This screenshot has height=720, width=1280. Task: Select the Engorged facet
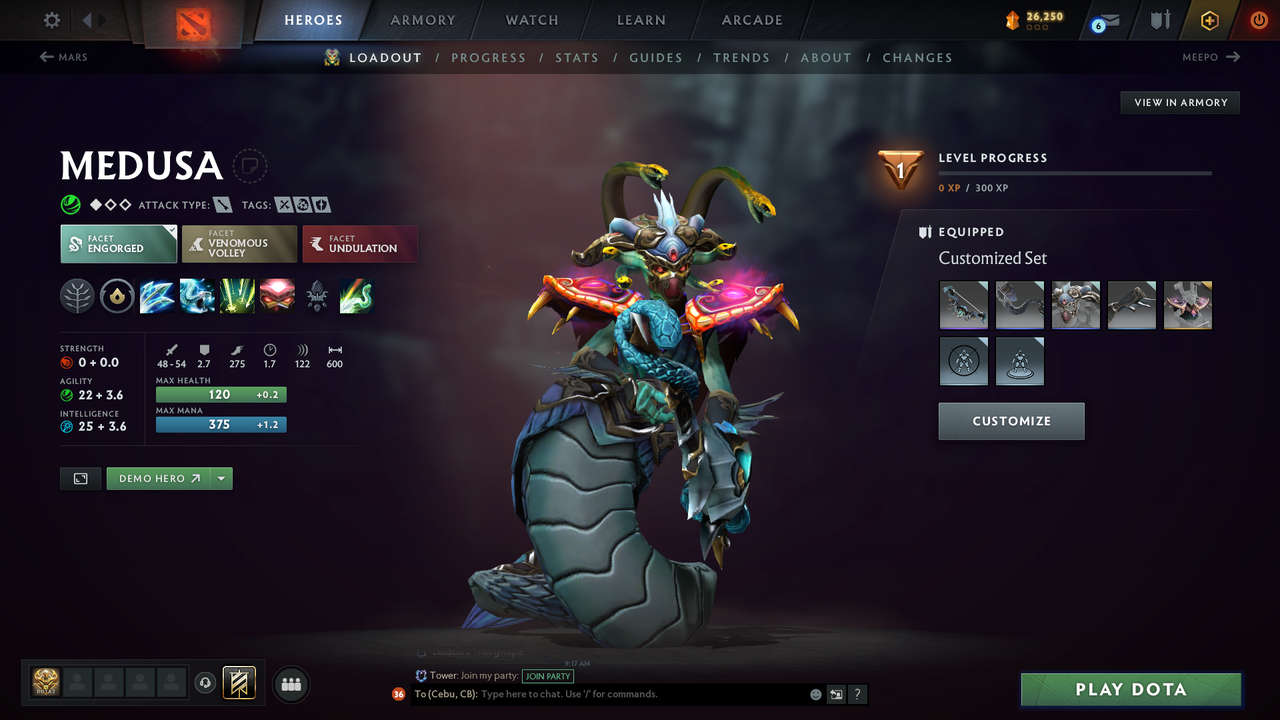click(x=118, y=243)
